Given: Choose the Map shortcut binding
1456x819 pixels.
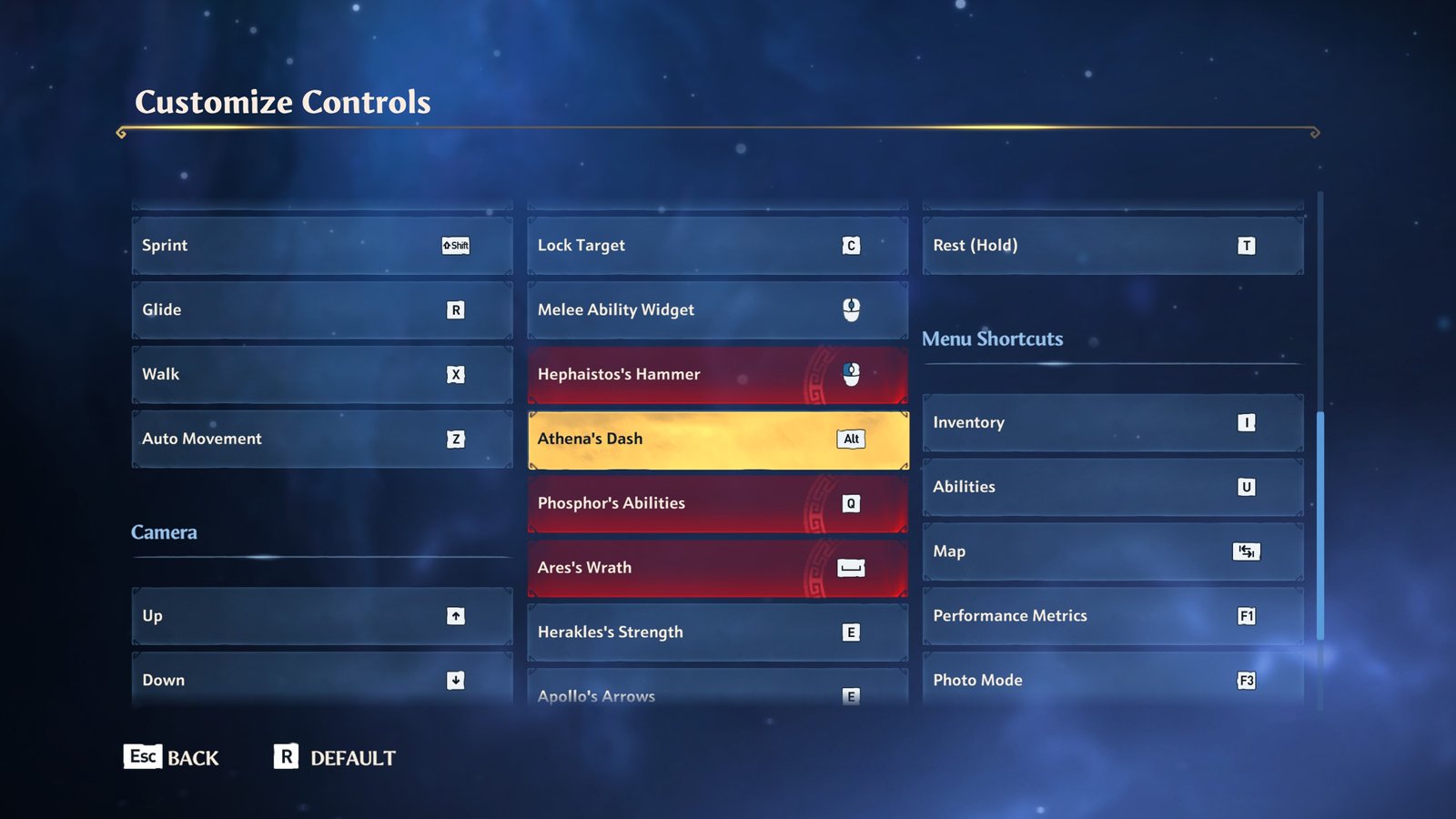Looking at the screenshot, I should (1112, 551).
